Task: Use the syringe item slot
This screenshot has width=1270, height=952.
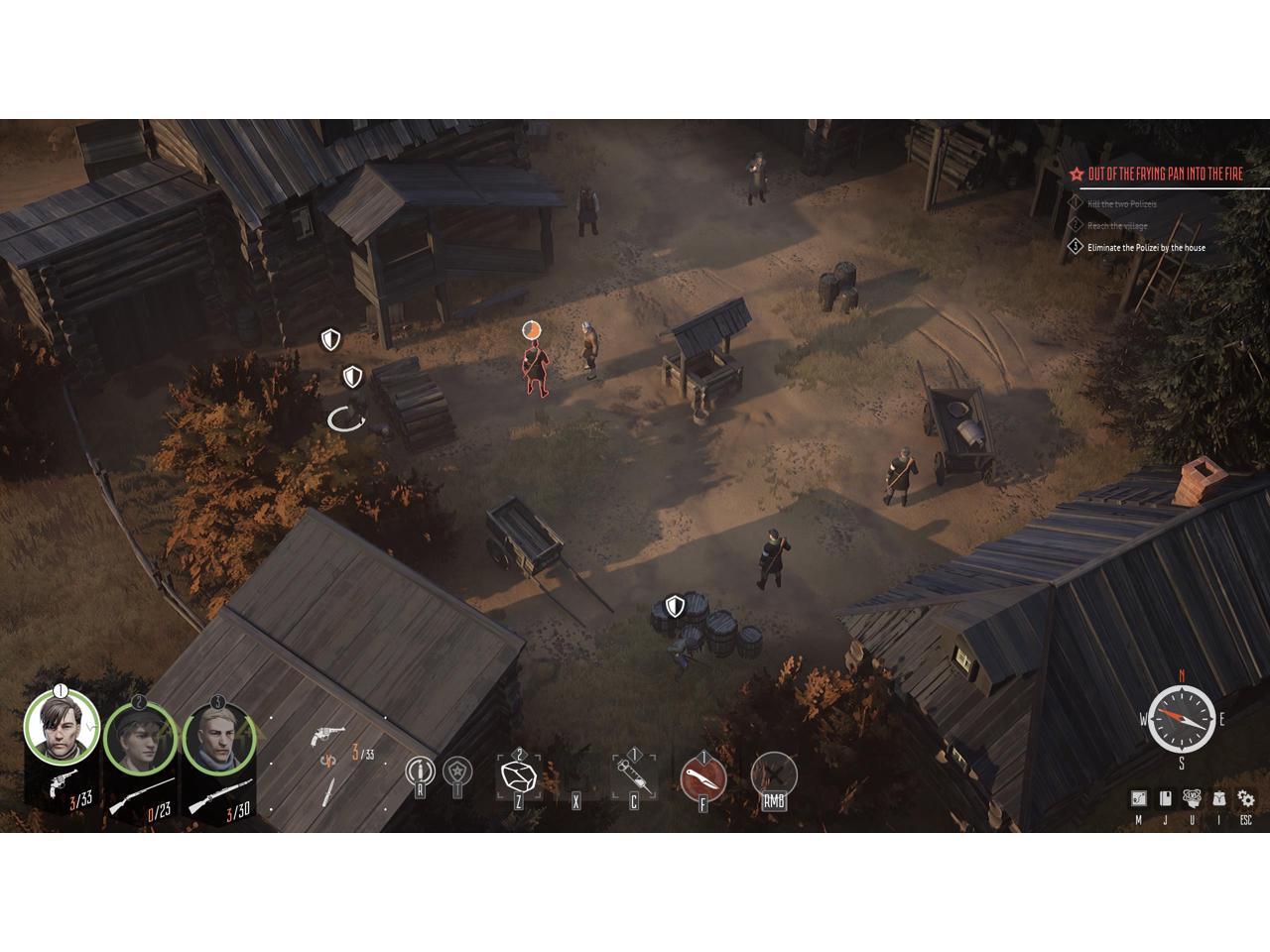Action: pos(634,773)
